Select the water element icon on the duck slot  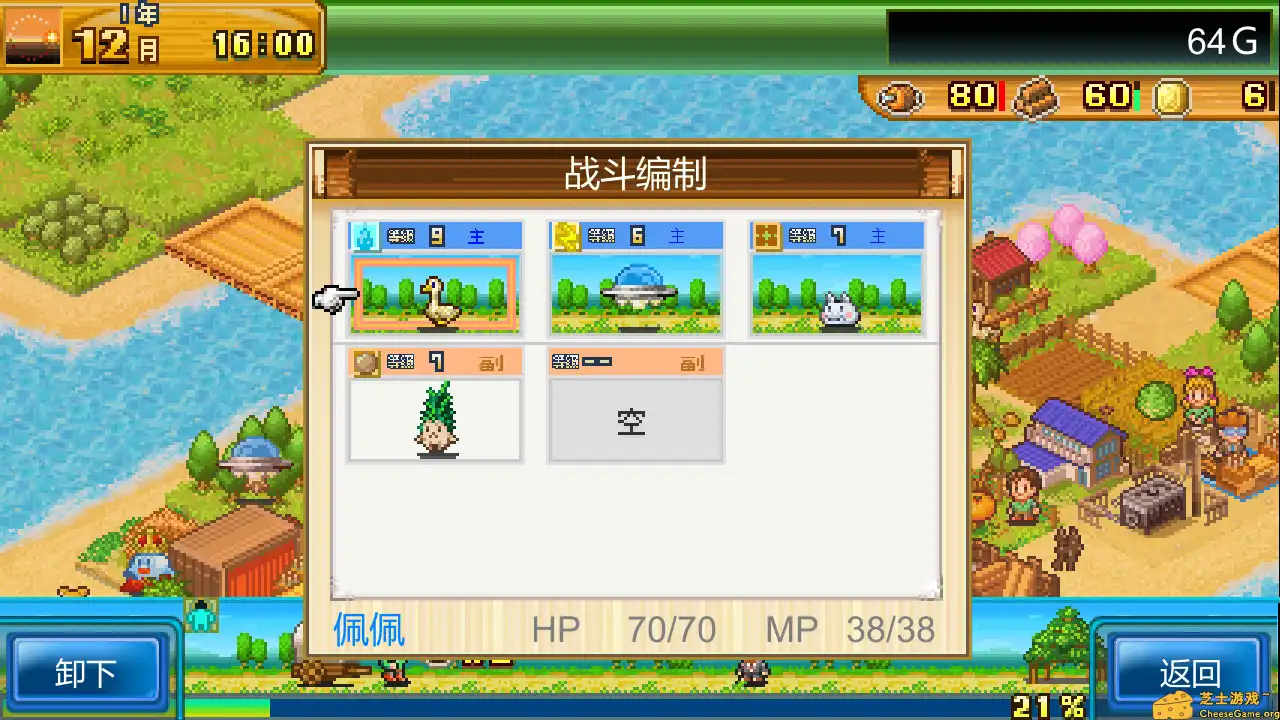364,234
